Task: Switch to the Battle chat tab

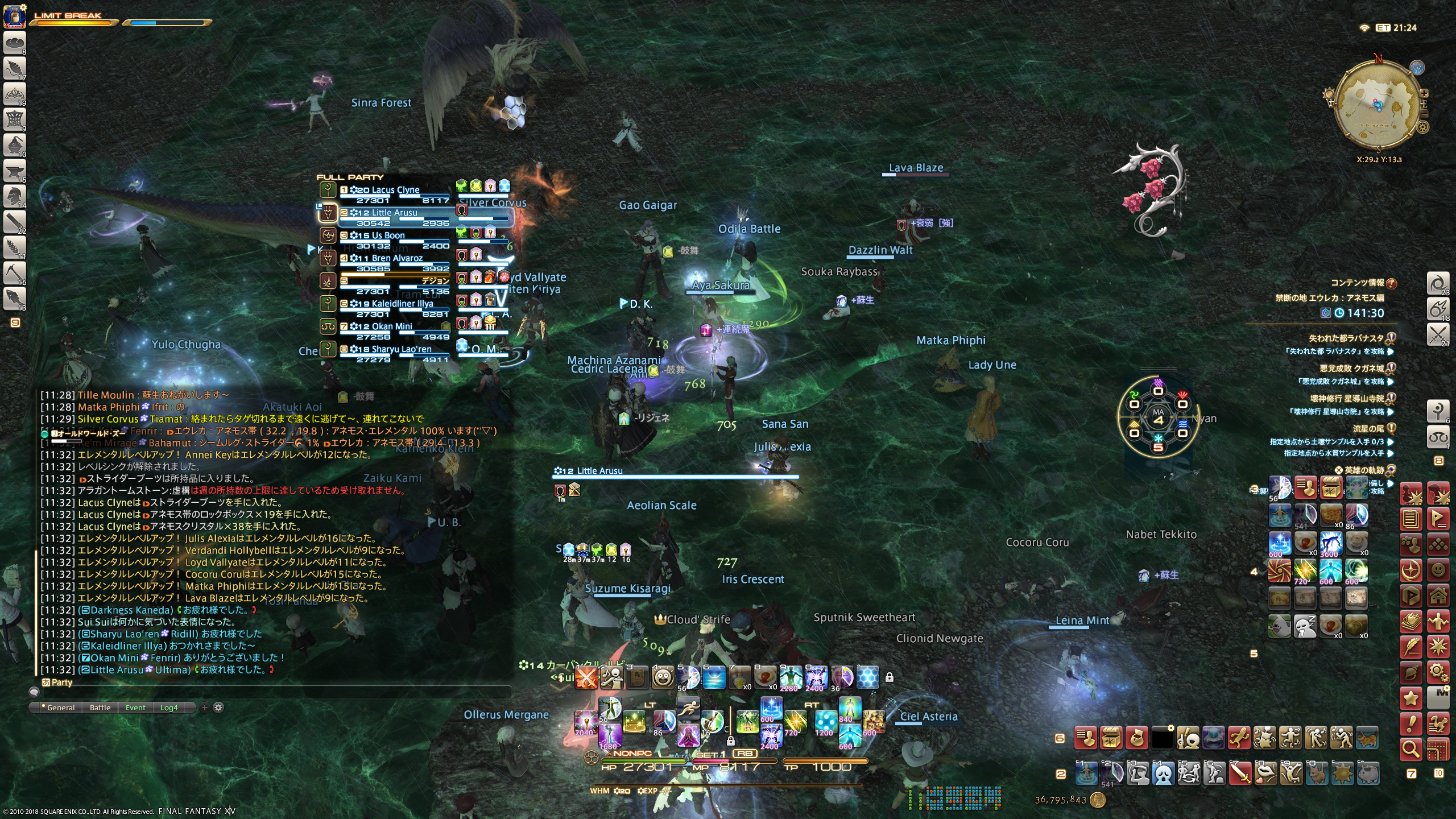Action: point(100,708)
